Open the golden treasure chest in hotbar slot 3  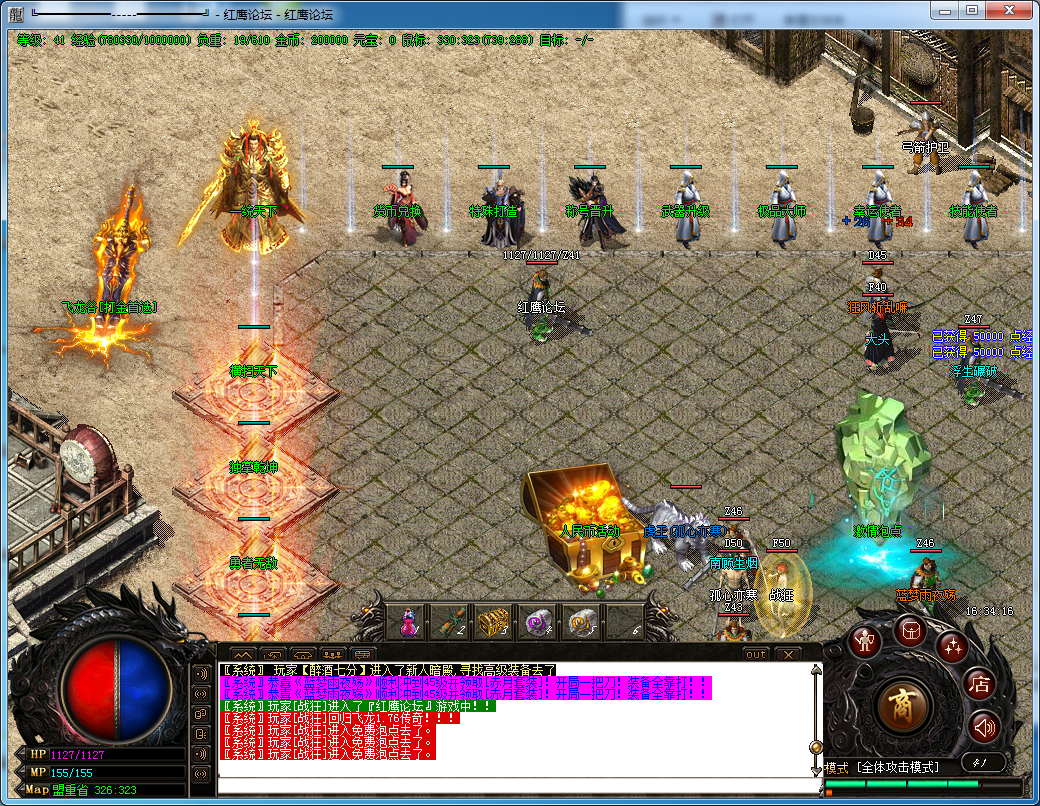(492, 623)
